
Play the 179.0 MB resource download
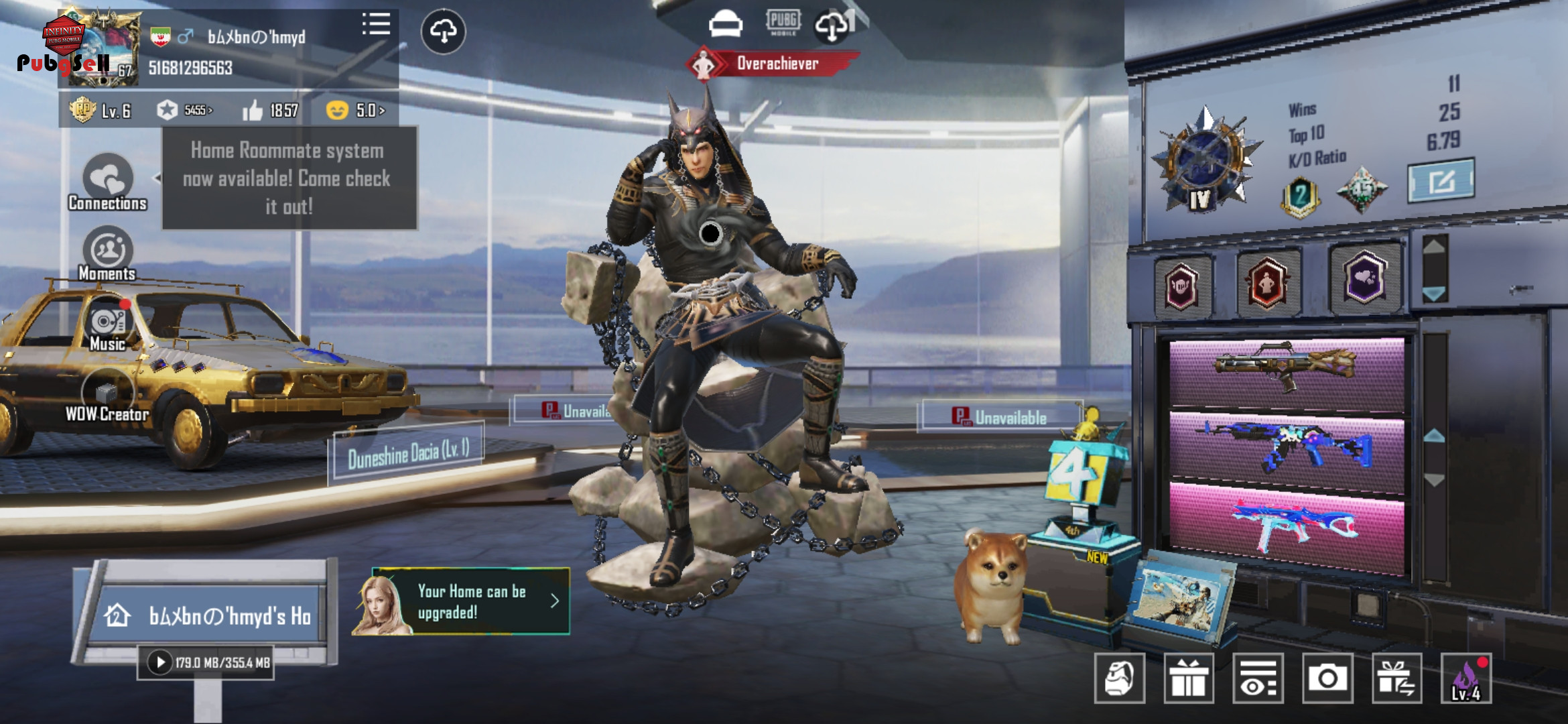(160, 663)
